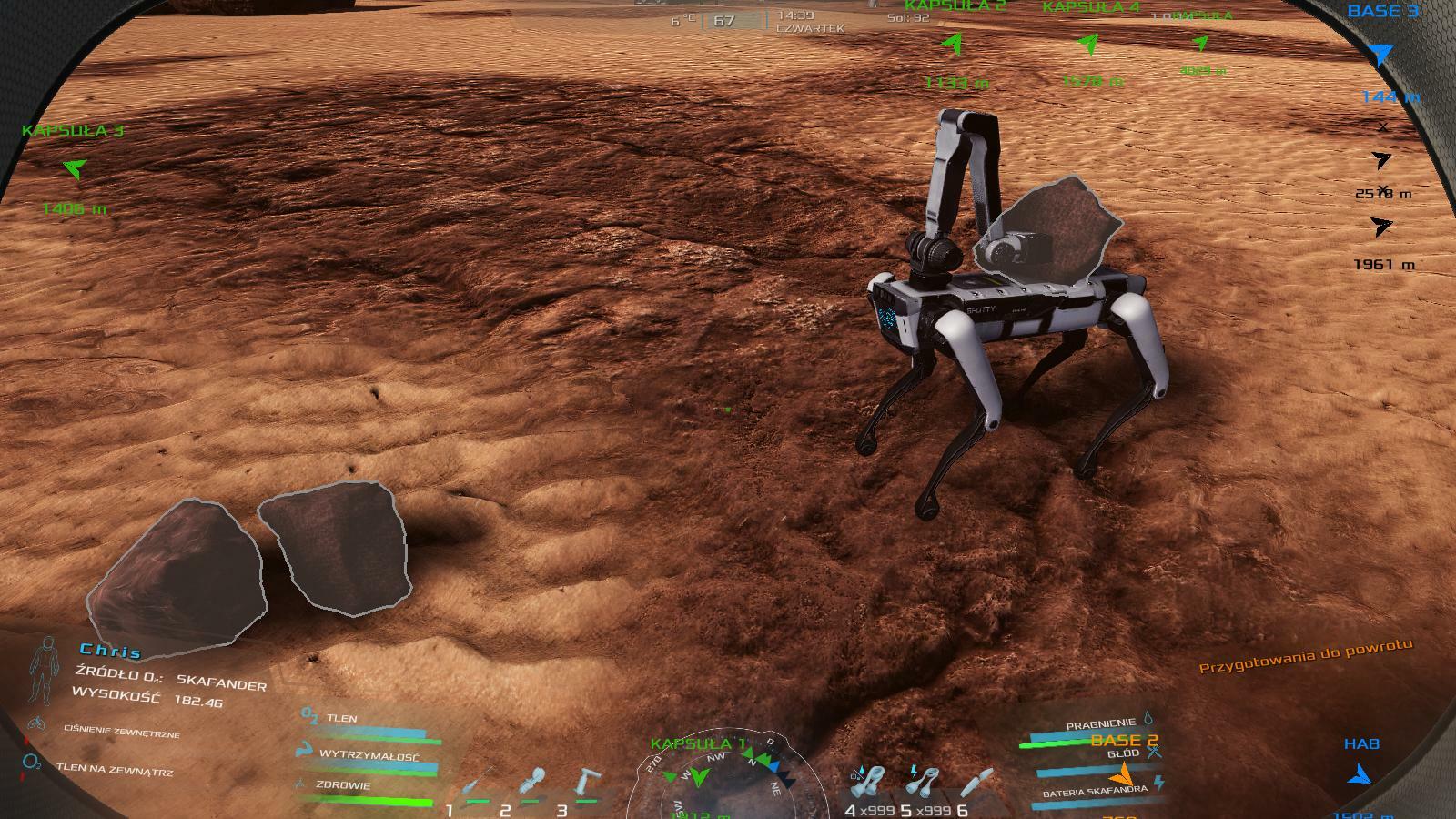1456x819 pixels.
Task: Click the blue HAB waypoint arrow
Action: [1360, 774]
